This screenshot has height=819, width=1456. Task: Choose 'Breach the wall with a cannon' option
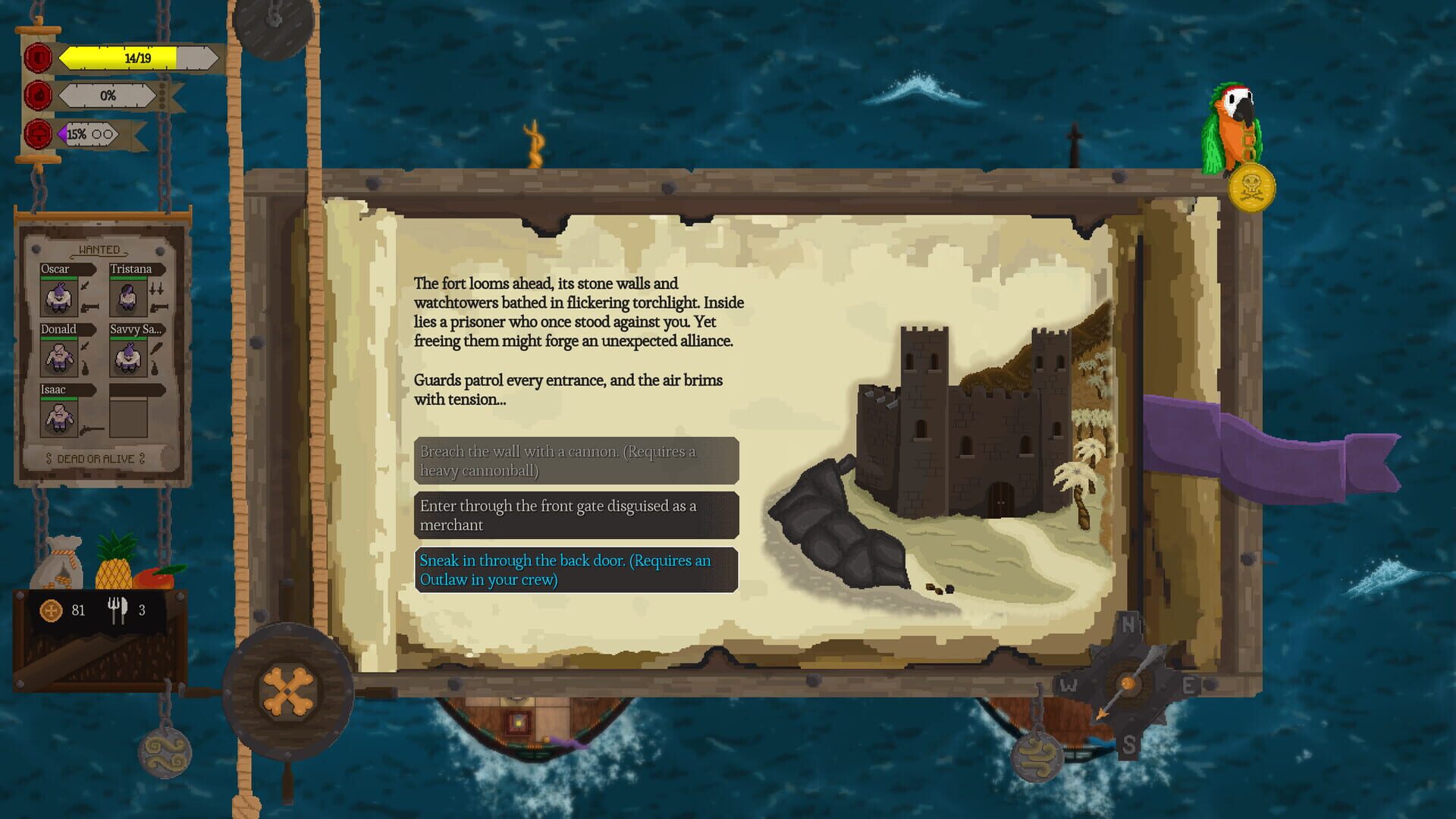coord(576,460)
